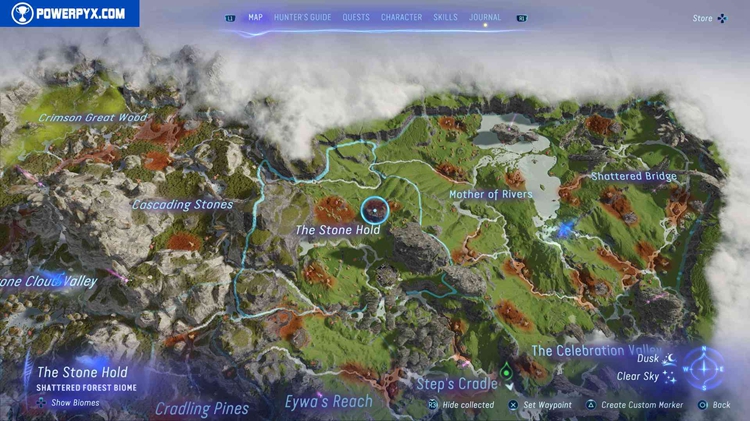Select the Shattered Bridge region label
750x421 pixels.
pos(633,176)
